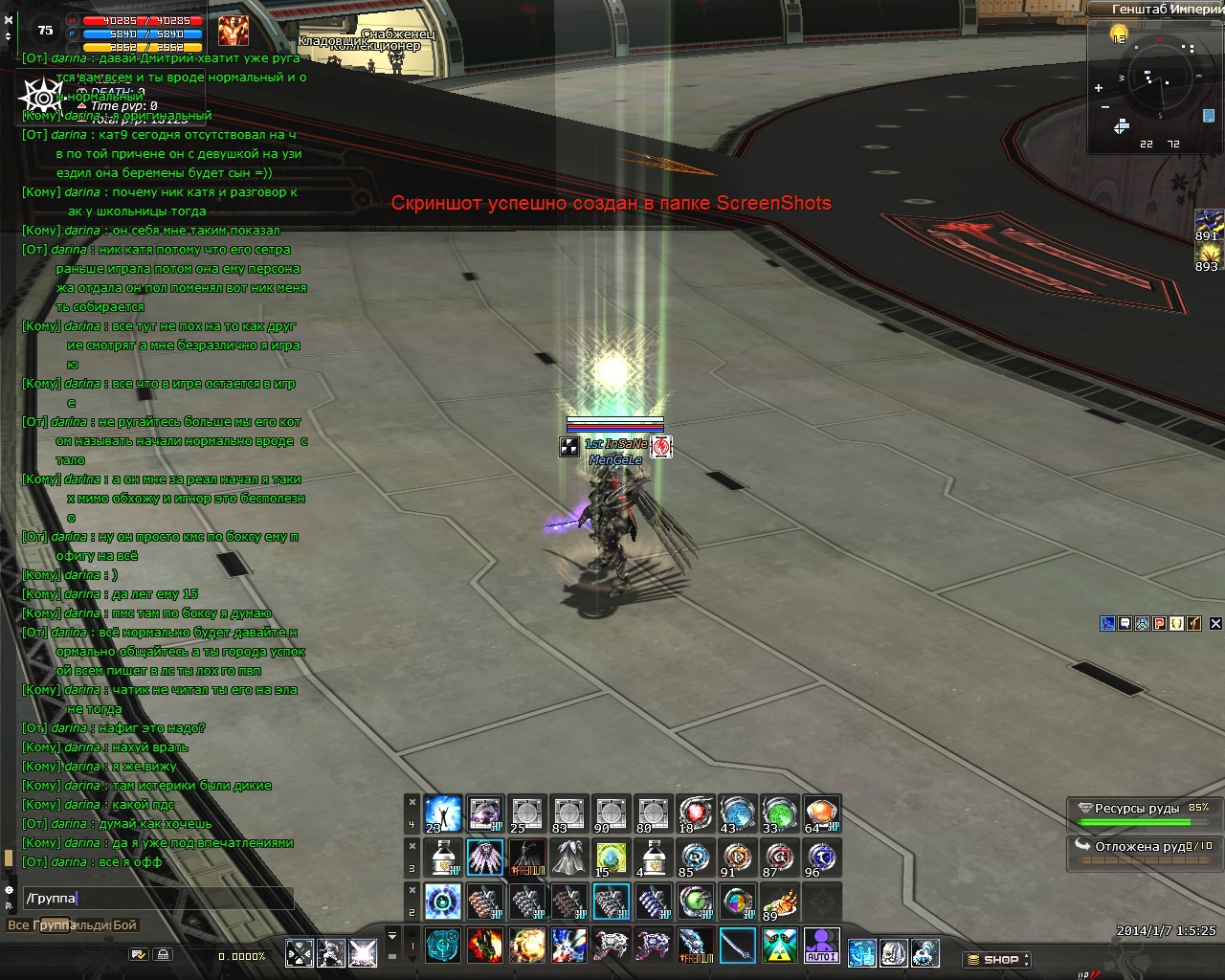The height and width of the screenshot is (980, 1225).
Task: Use the red orb item numbered 18
Action: [x=695, y=813]
